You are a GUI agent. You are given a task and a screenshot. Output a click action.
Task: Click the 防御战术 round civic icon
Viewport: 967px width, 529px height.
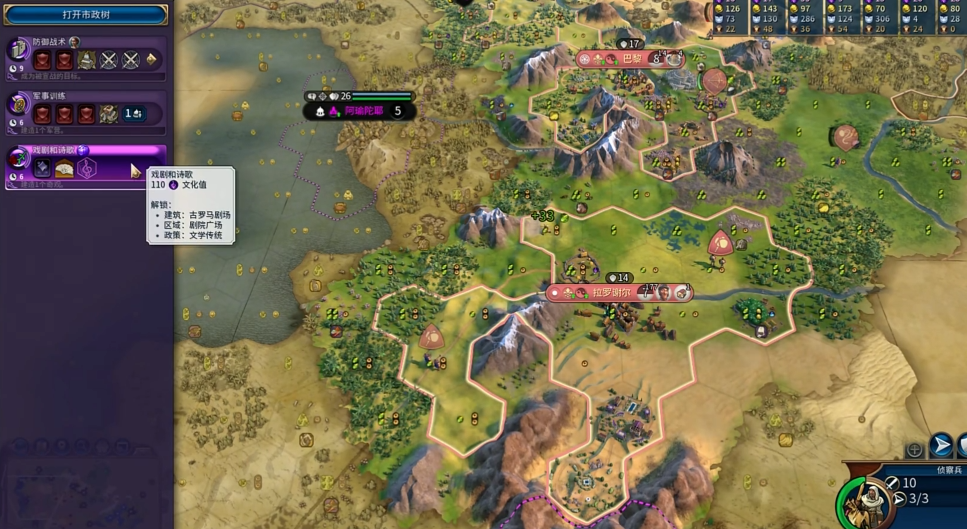[18, 50]
